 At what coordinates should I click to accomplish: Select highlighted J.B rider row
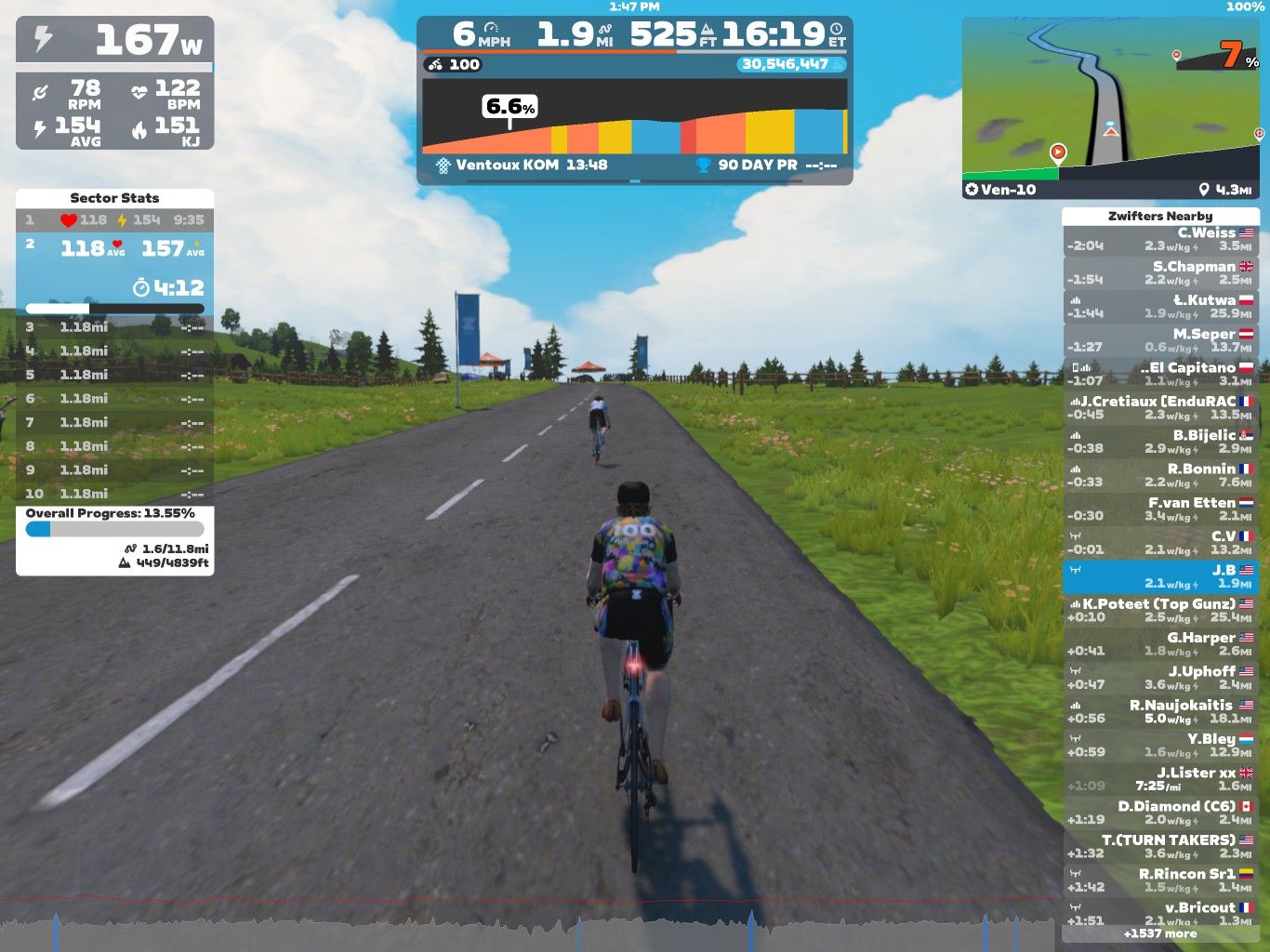click(x=1160, y=576)
